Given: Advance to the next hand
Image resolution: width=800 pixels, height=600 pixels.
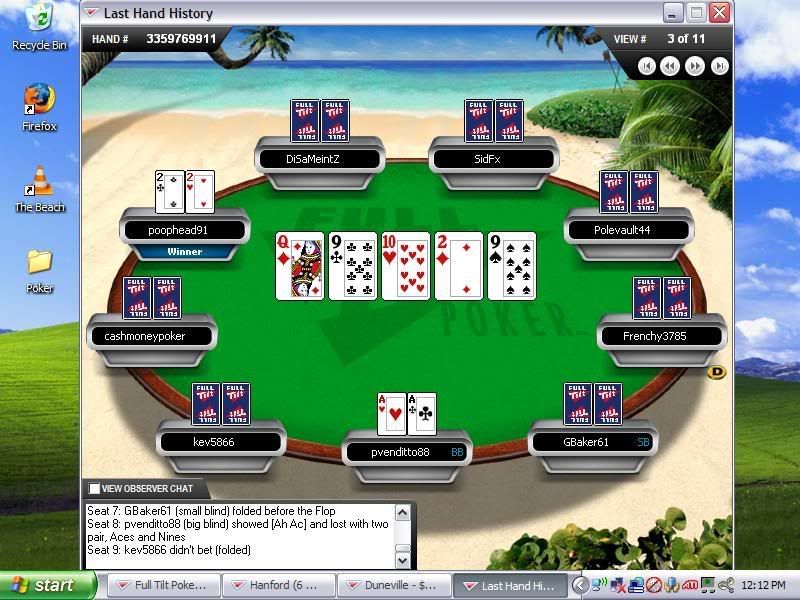Looking at the screenshot, I should pos(695,66).
